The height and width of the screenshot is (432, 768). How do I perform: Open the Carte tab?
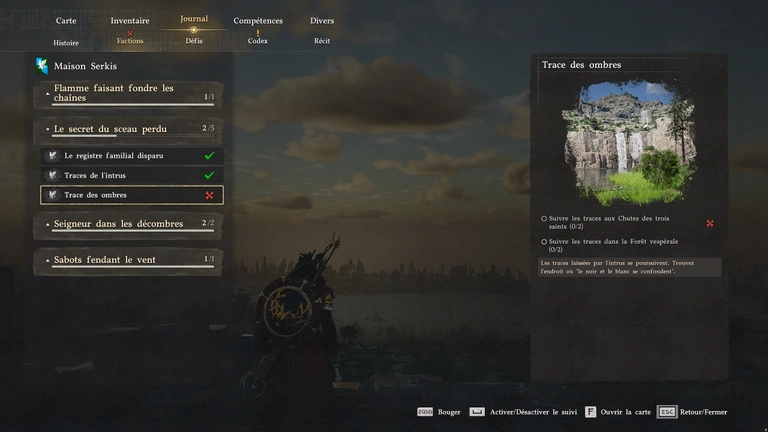click(66, 20)
